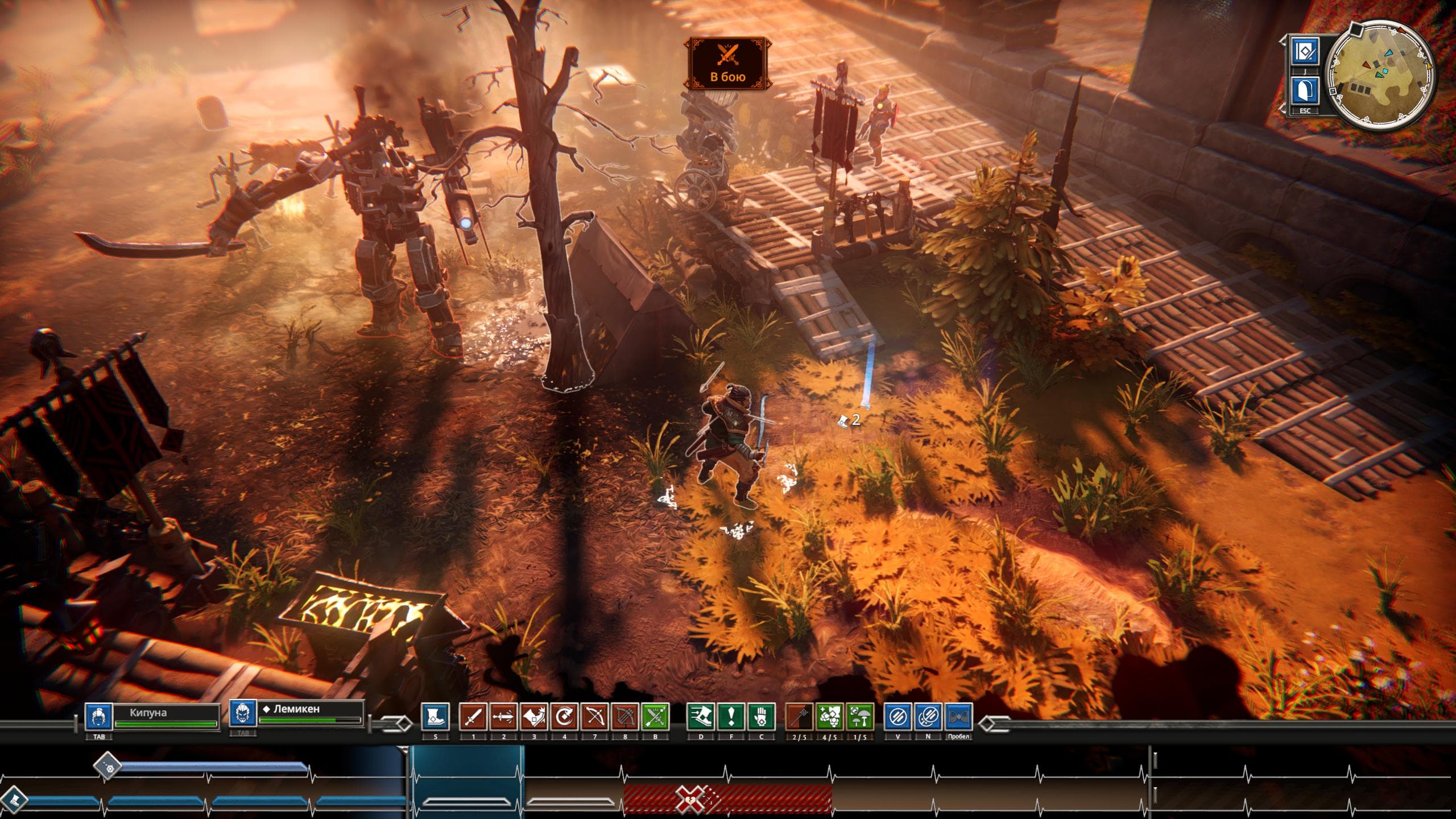1456x819 pixels.
Task: Select the staff item slot
Action: pos(799,717)
